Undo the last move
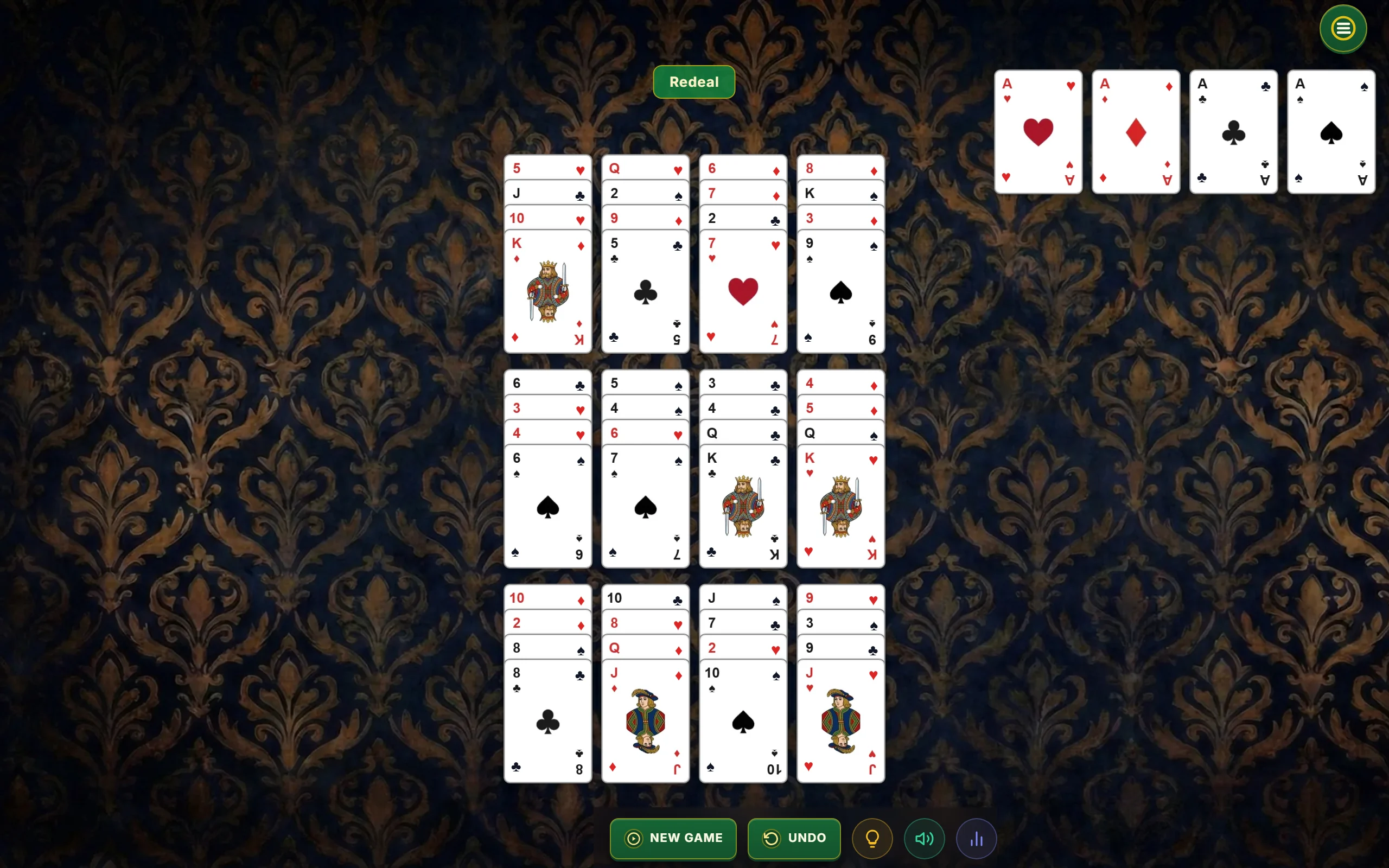Viewport: 1389px width, 868px height. (794, 838)
